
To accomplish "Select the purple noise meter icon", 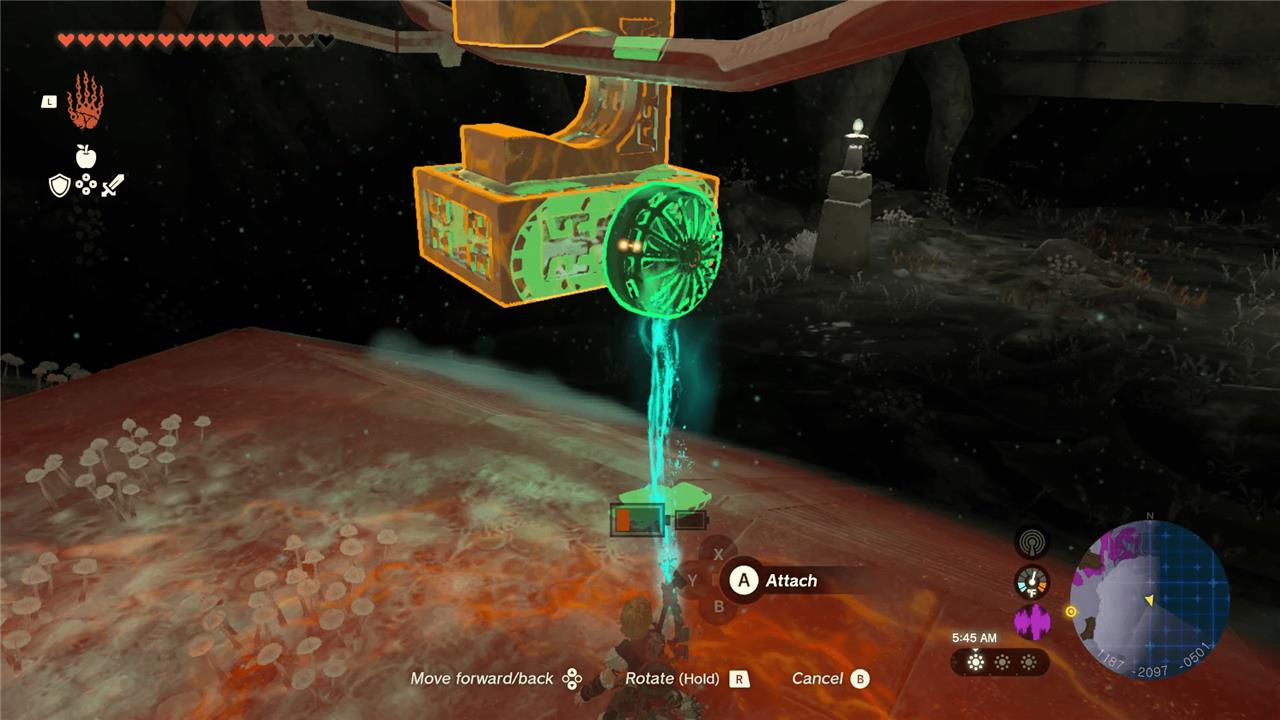I will pyautogui.click(x=1031, y=622).
